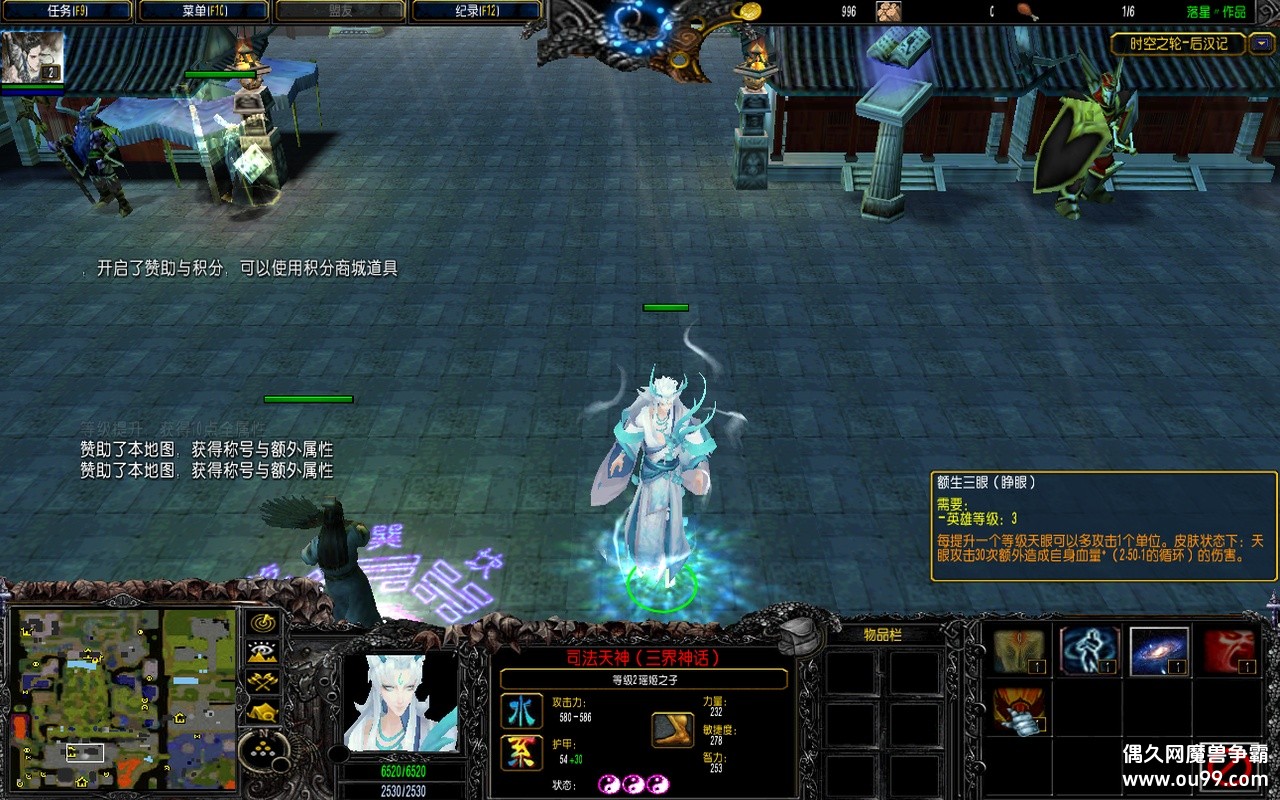Select the armor type icon
Screen dimensions: 1280x800
[521, 752]
